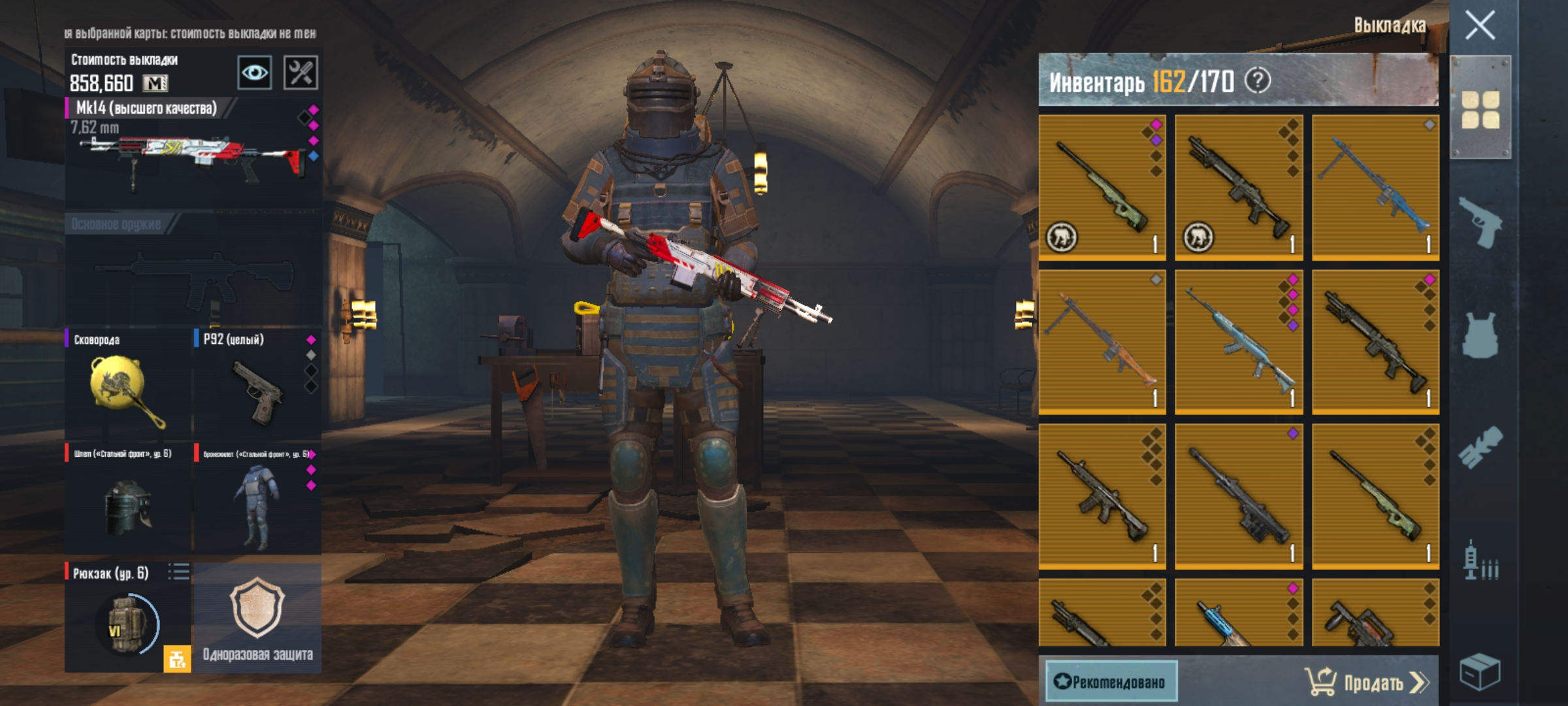This screenshot has width=1568, height=706.
Task: Close the loadout screen with the X
Action: (1480, 26)
